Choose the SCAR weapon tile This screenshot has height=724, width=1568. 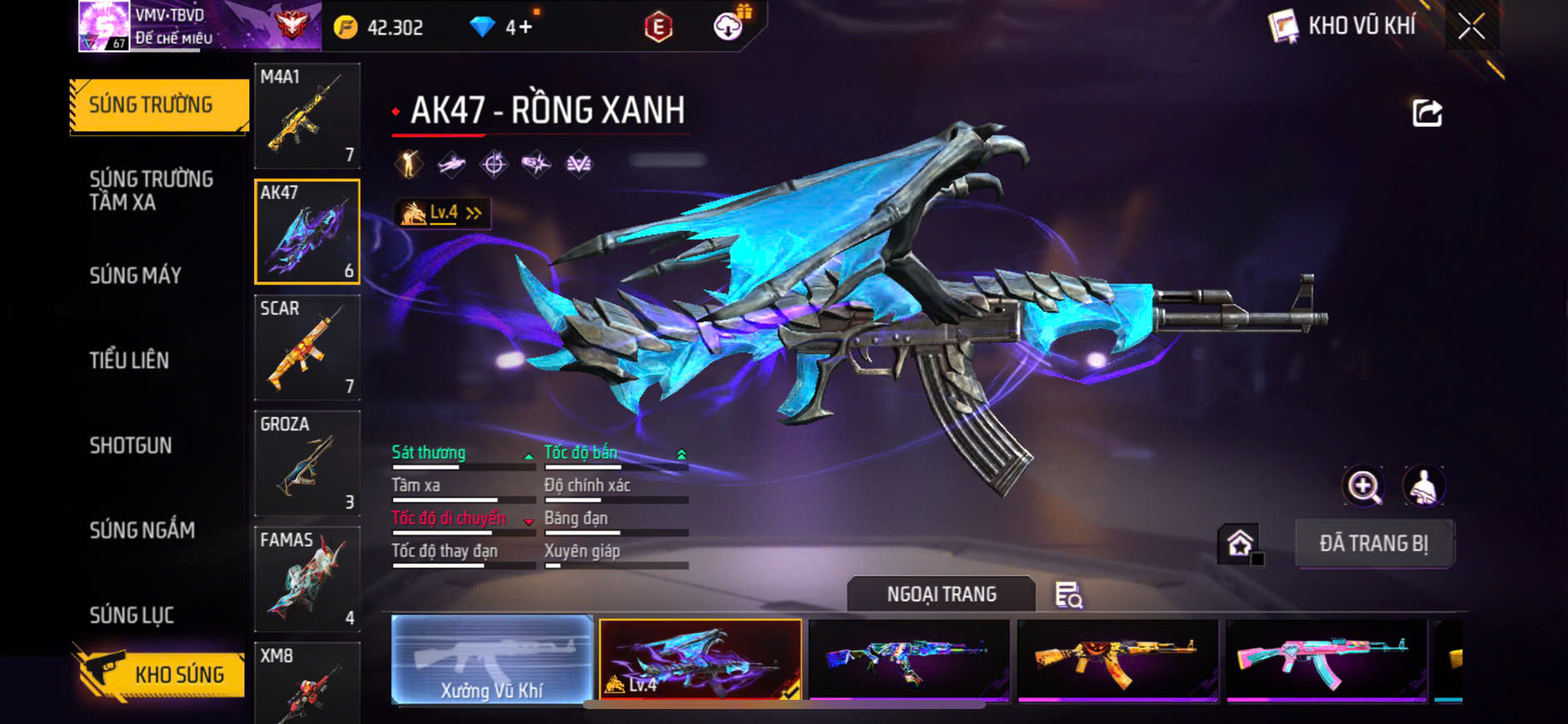pos(307,347)
